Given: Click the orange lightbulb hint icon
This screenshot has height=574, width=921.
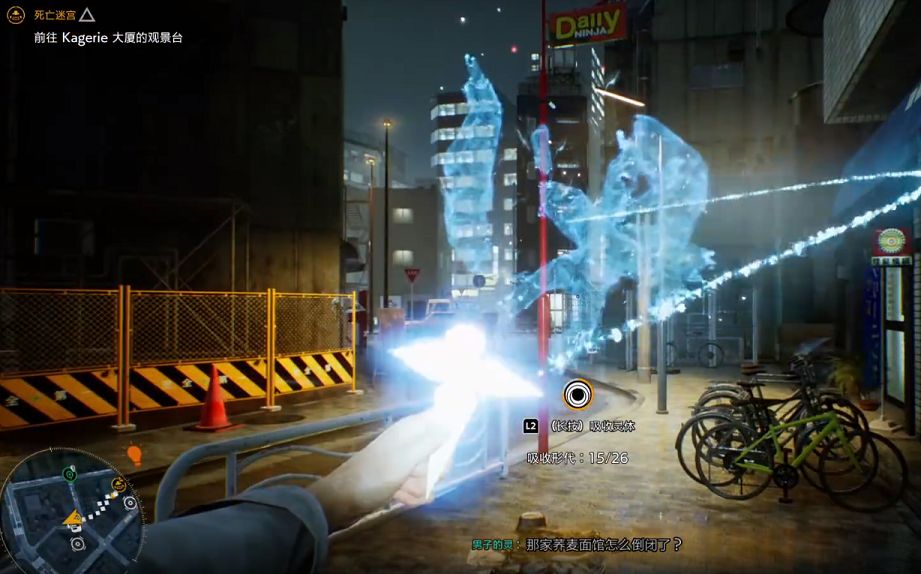Looking at the screenshot, I should (x=135, y=456).
